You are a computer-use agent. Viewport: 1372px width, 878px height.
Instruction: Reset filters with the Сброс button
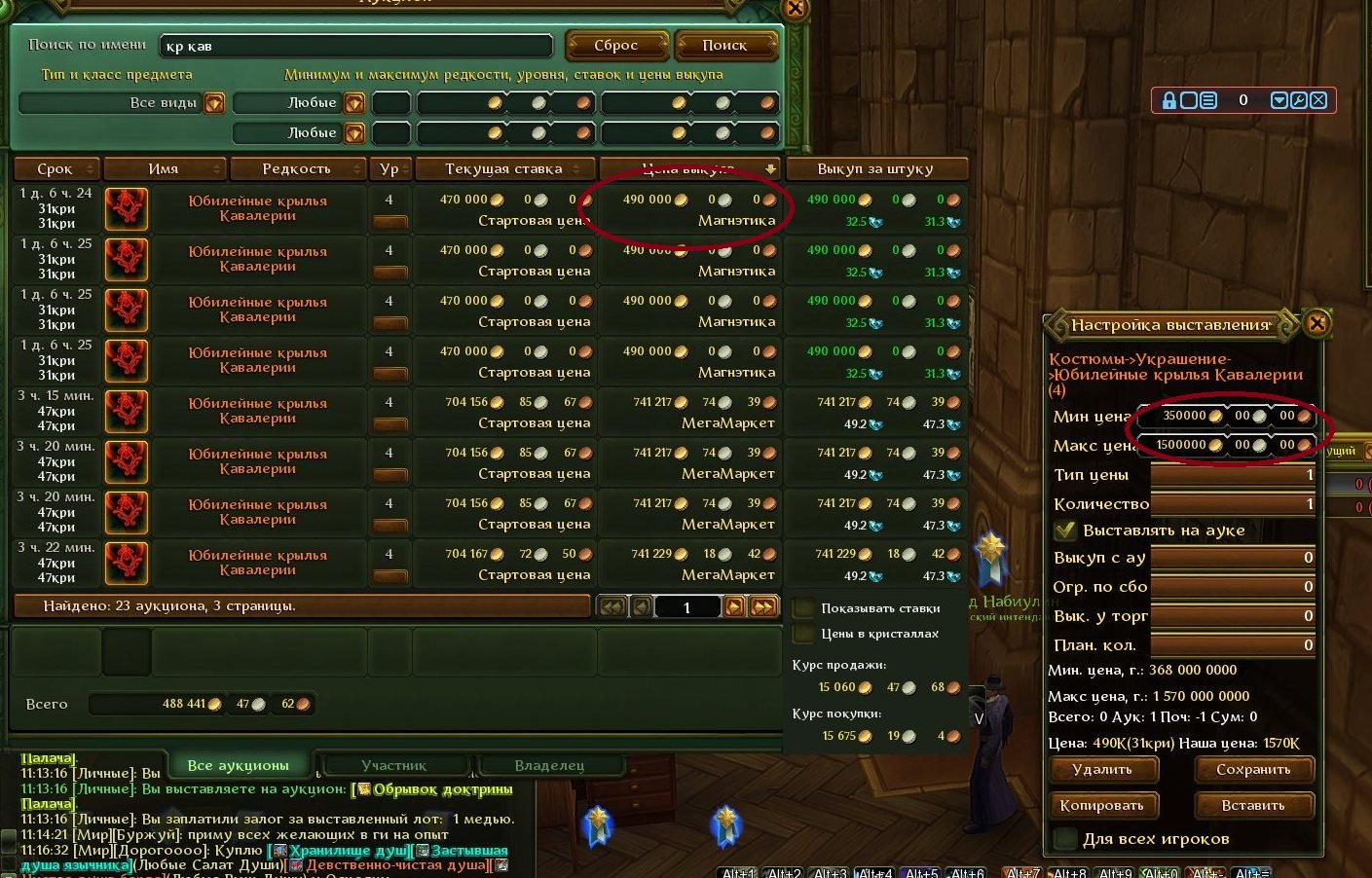(616, 46)
